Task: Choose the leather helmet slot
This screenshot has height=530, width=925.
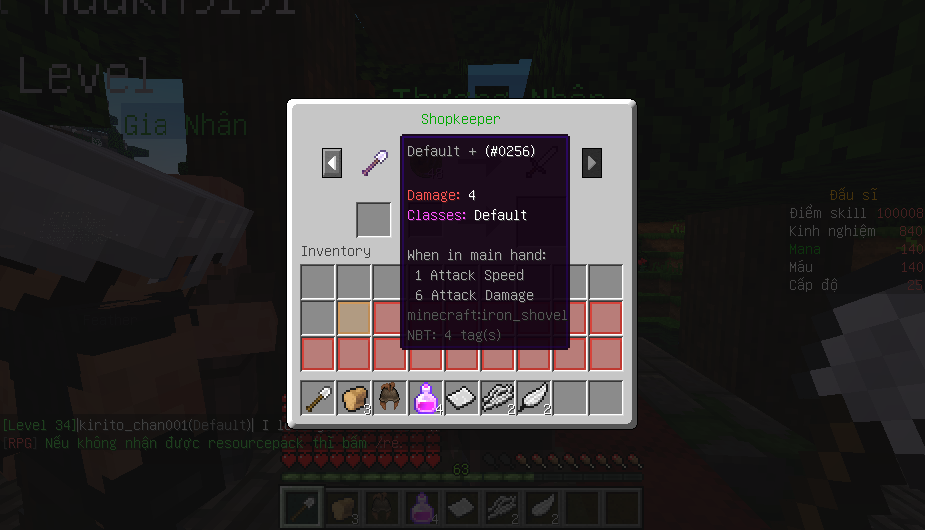Action: click(x=390, y=398)
